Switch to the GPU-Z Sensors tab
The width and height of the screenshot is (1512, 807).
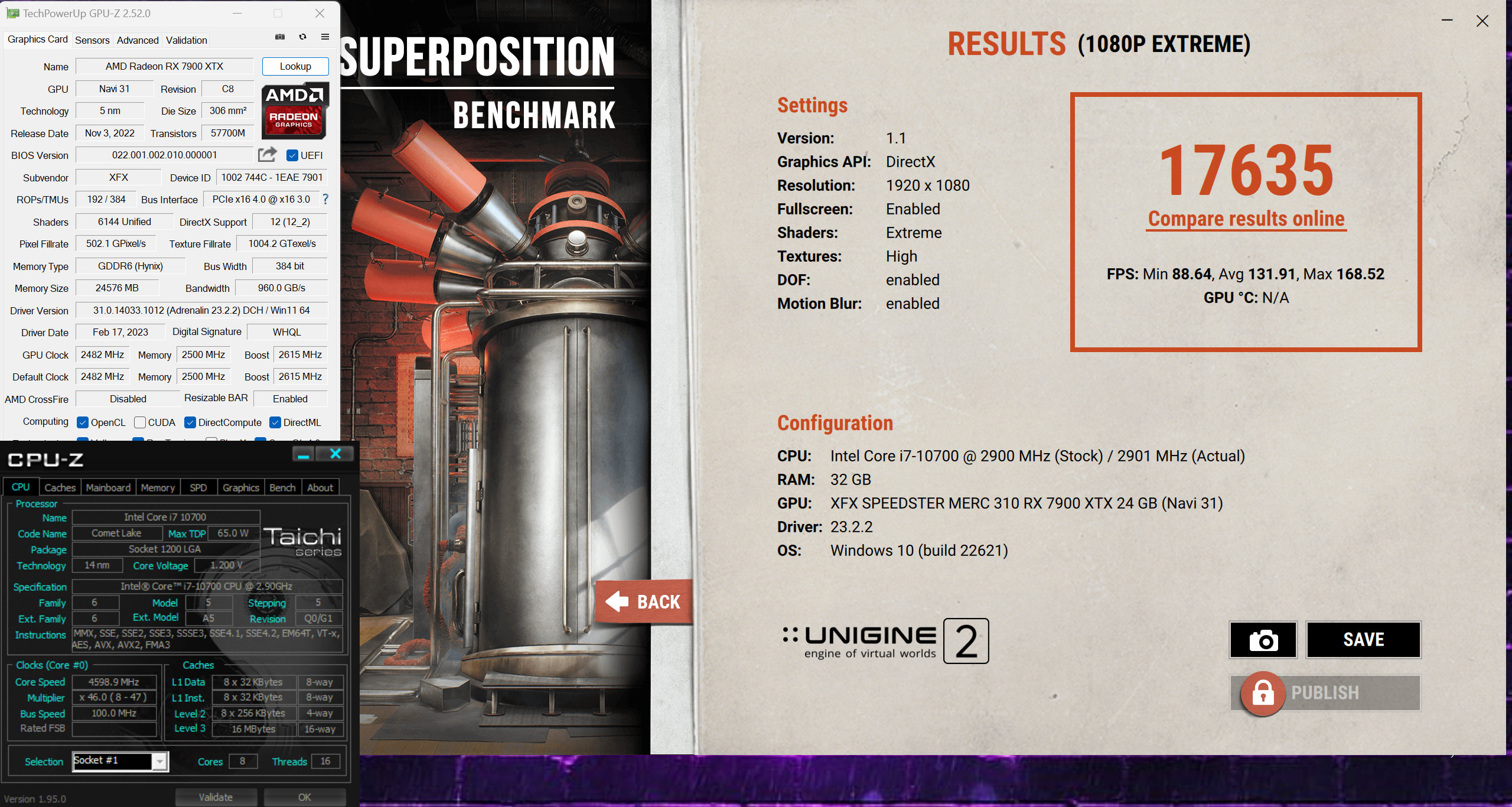pos(92,40)
